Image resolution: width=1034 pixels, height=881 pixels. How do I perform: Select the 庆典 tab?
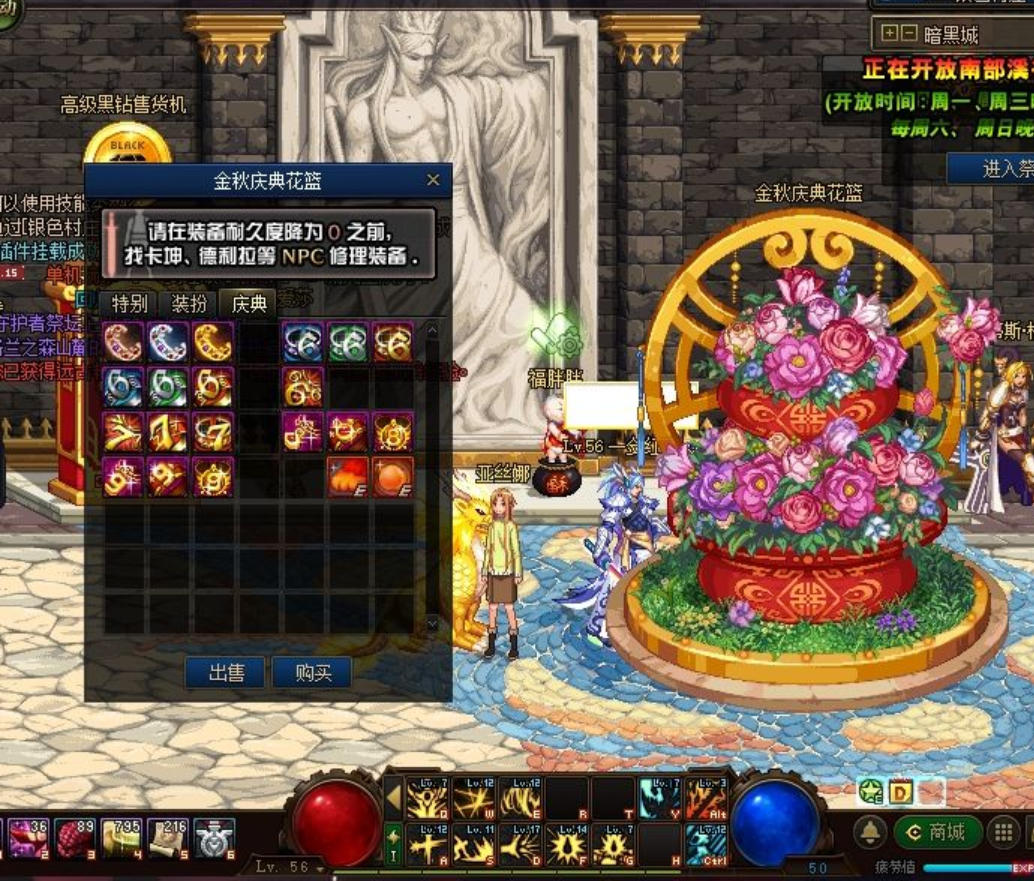pos(248,303)
